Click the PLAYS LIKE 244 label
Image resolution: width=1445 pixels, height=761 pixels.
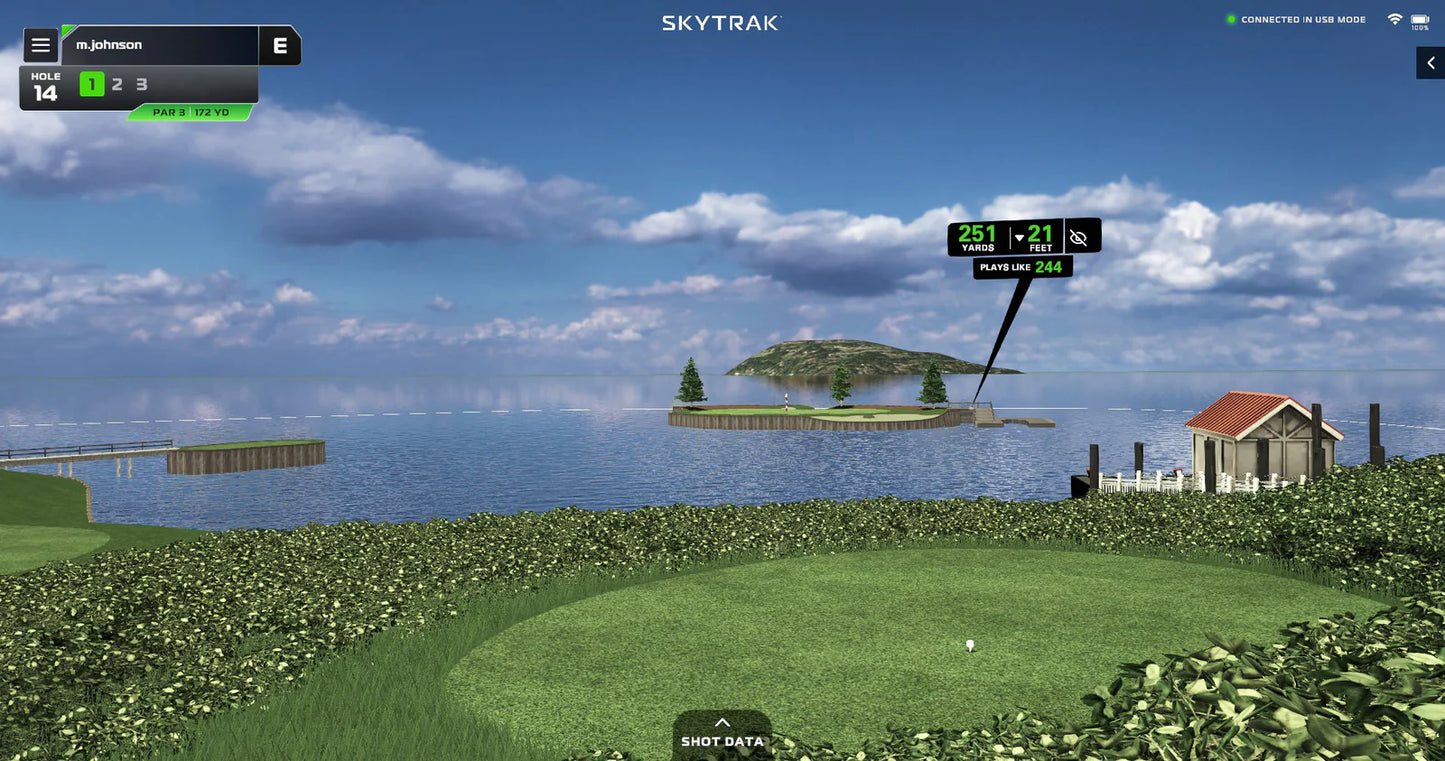coord(1023,266)
